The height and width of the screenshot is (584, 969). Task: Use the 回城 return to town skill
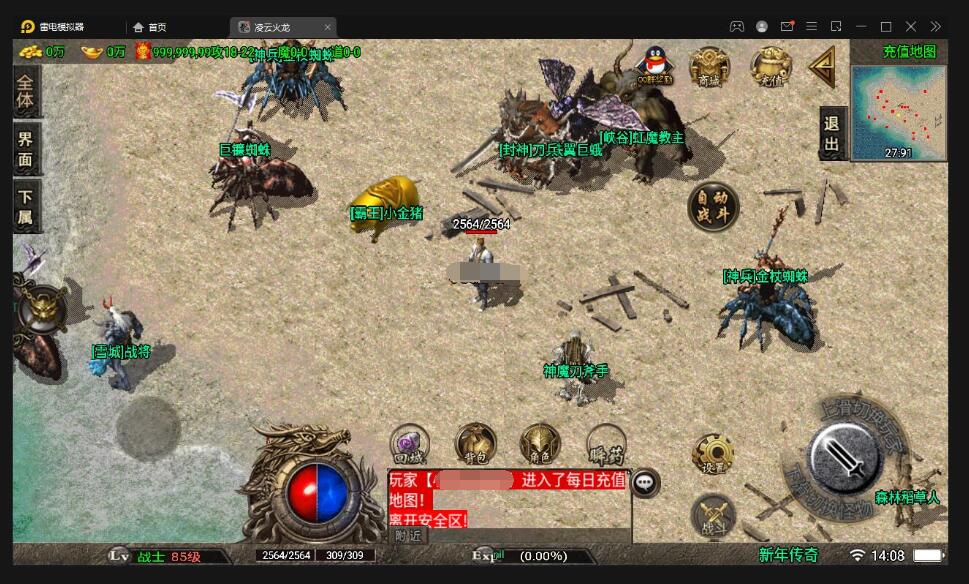pyautogui.click(x=410, y=444)
